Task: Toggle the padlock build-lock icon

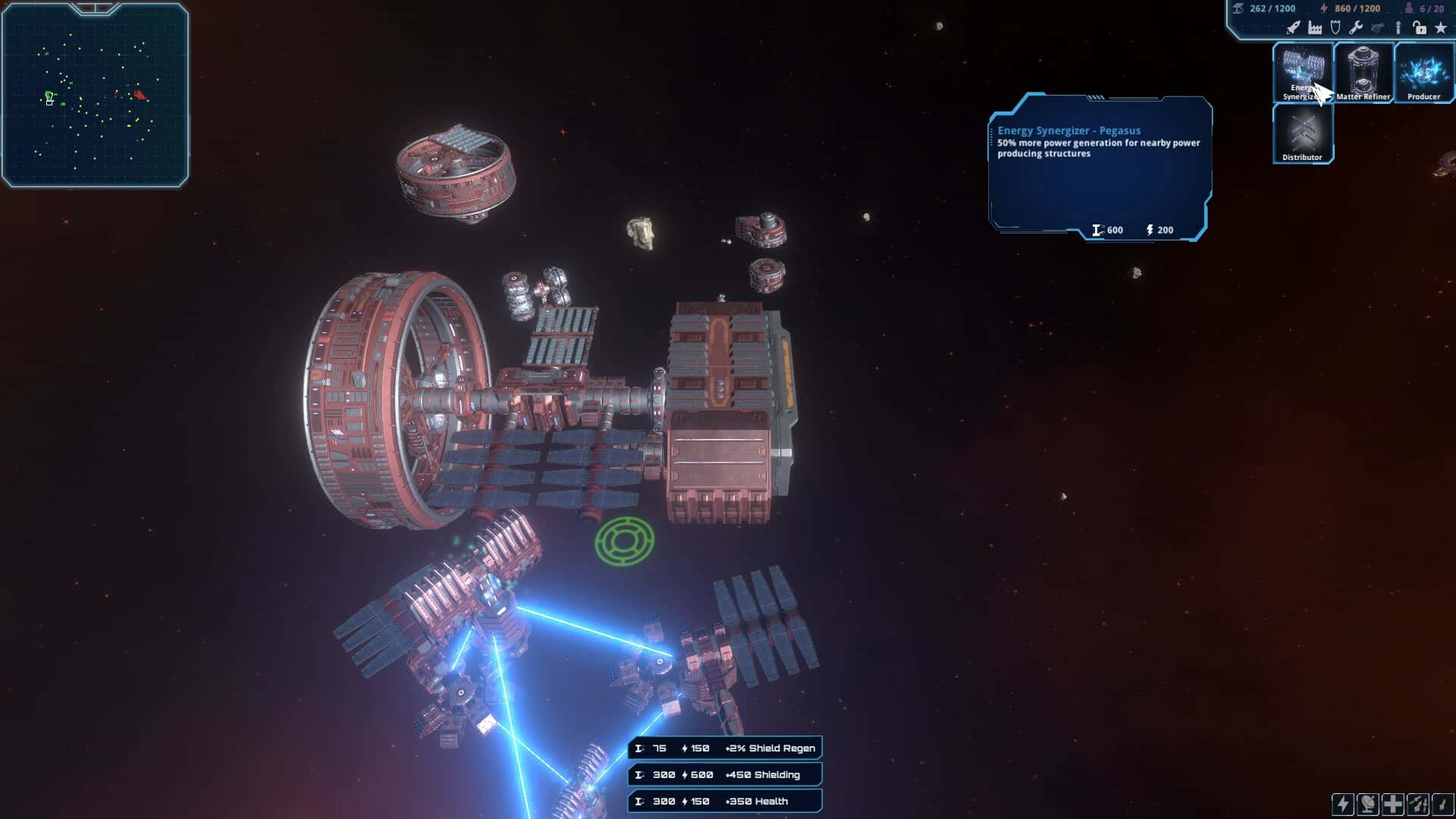Action: (x=1419, y=29)
